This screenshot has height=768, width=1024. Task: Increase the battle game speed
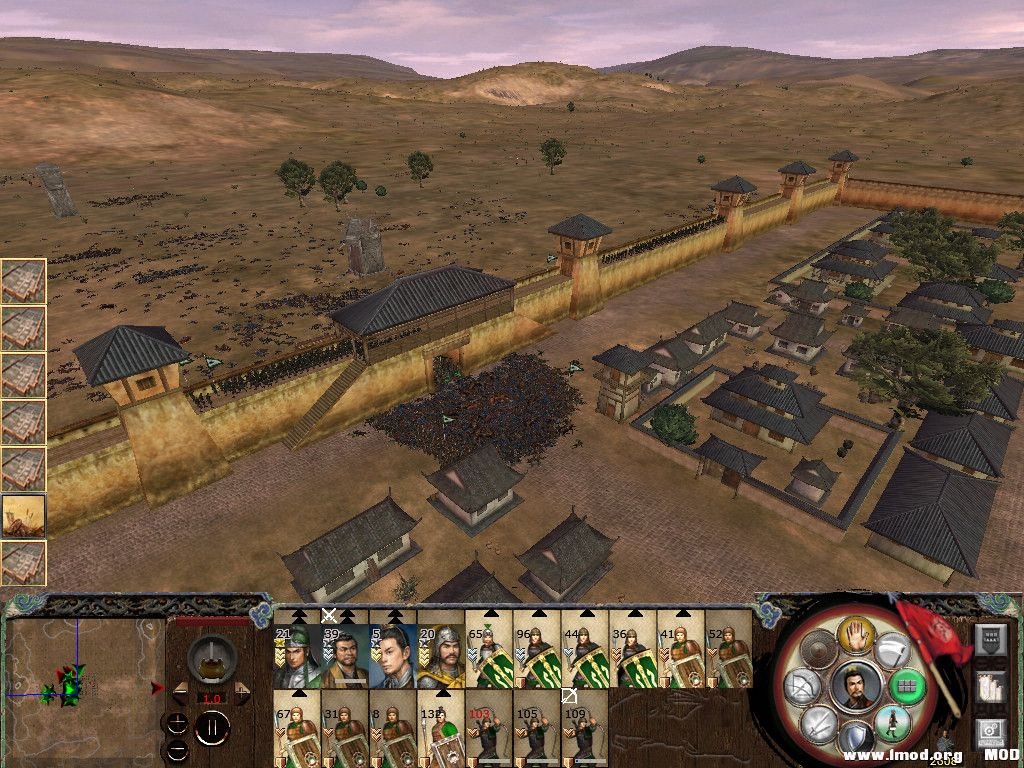click(243, 692)
